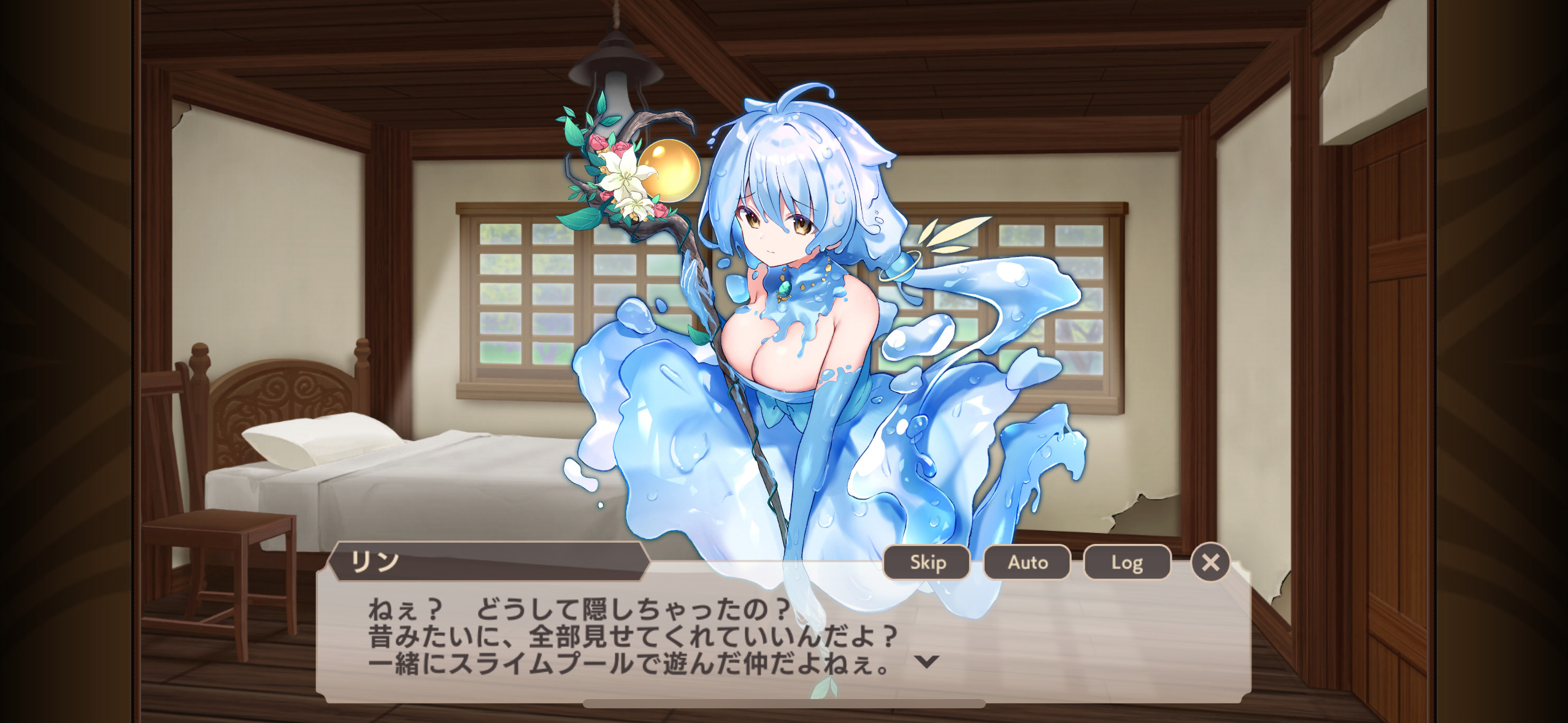Advance dialogue with the down arrow
The image size is (1568, 723).
(x=926, y=661)
